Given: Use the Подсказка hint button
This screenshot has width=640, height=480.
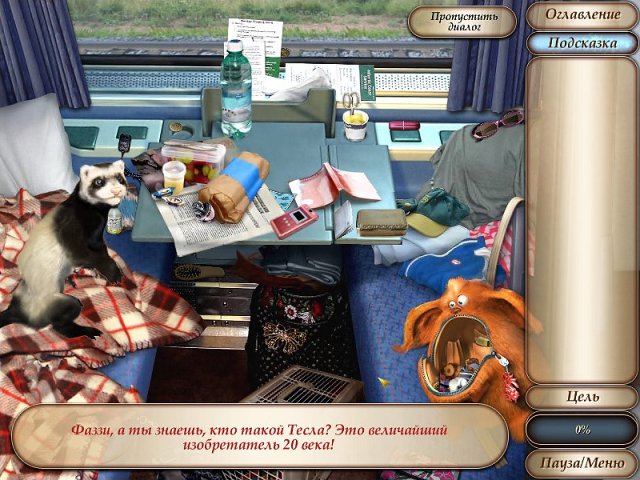Looking at the screenshot, I should [x=581, y=43].
